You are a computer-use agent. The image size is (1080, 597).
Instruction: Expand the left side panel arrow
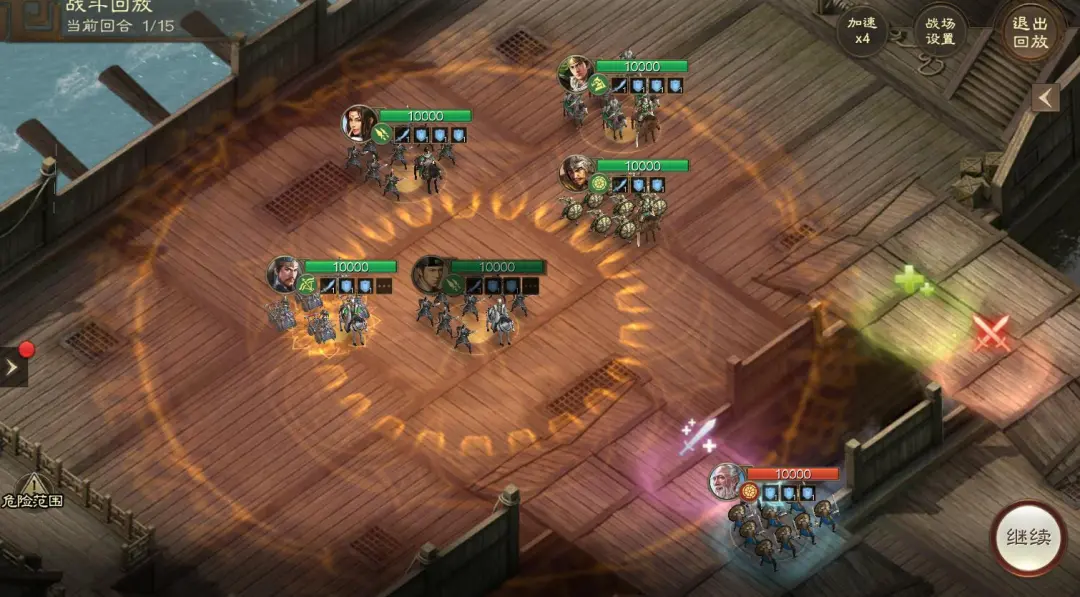click(x=13, y=367)
